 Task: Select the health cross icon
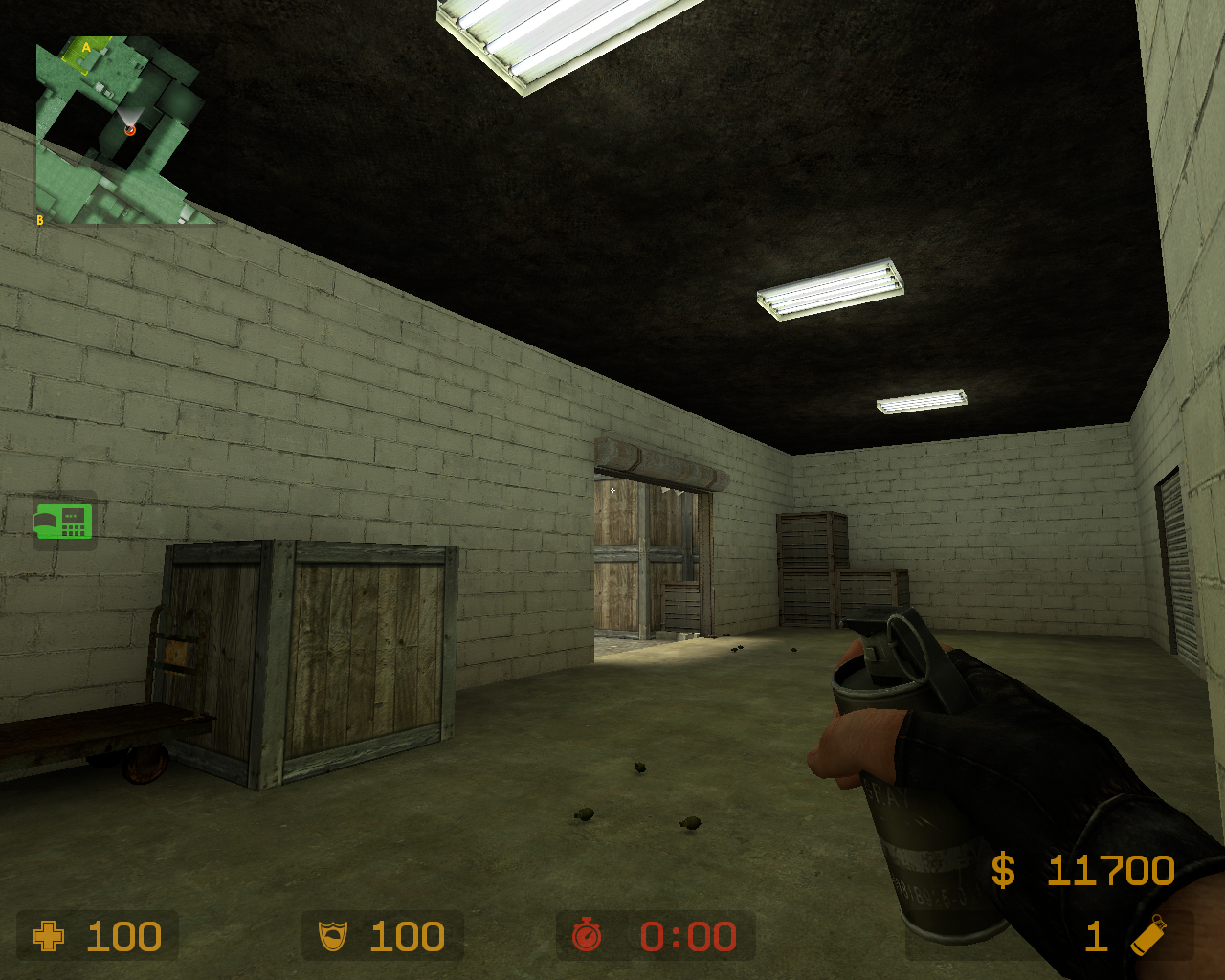[x=47, y=936]
